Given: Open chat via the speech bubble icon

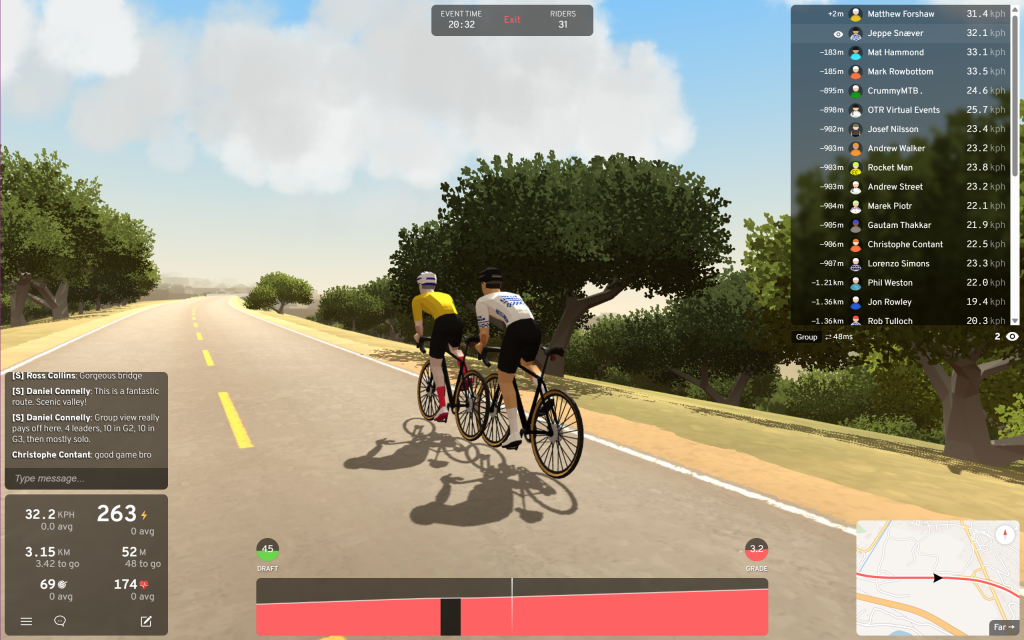Looking at the screenshot, I should [60, 621].
